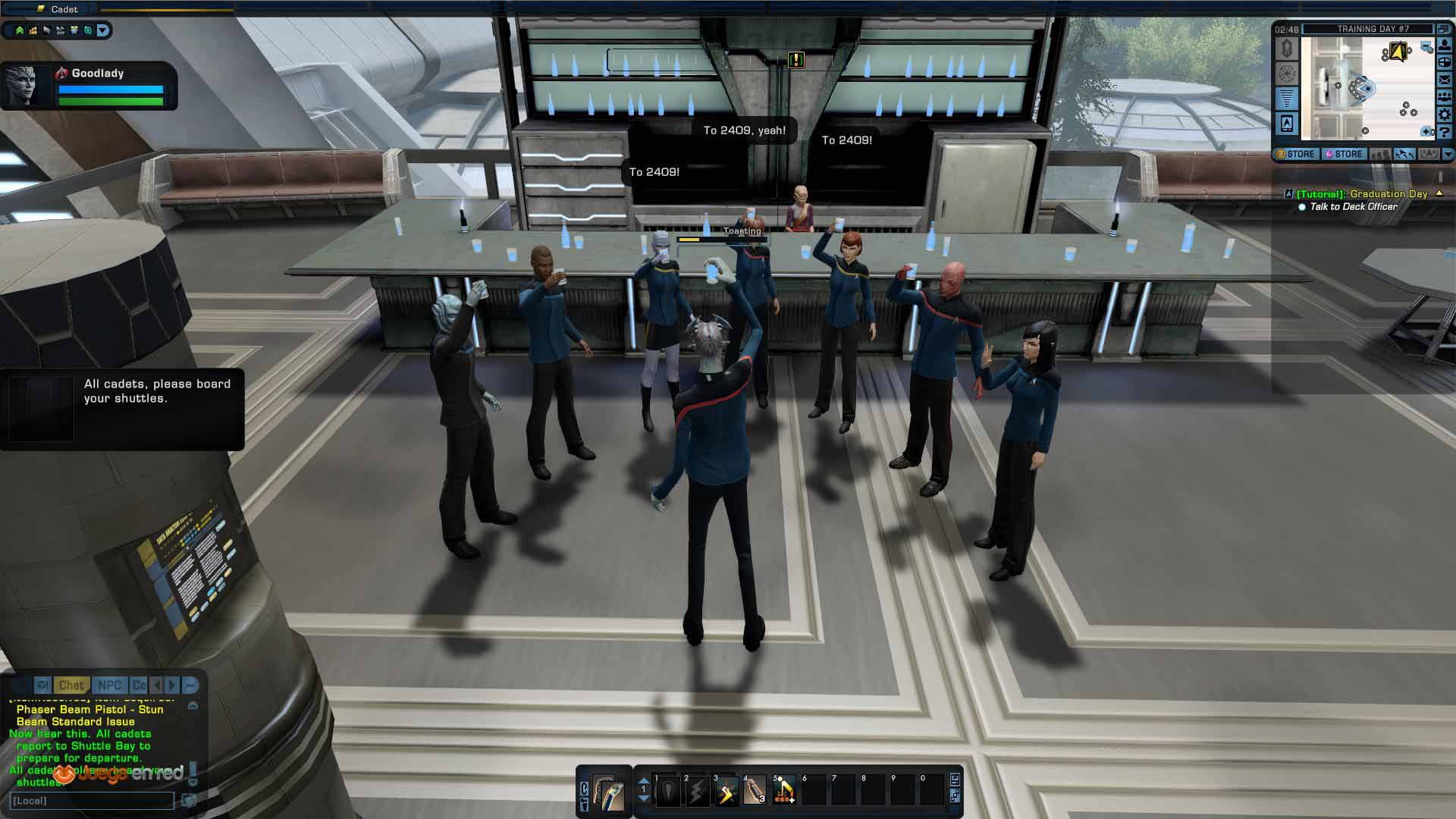Image resolution: width=1456 pixels, height=819 pixels.
Task: Open the pink-gem Store button
Action: 1344,154
